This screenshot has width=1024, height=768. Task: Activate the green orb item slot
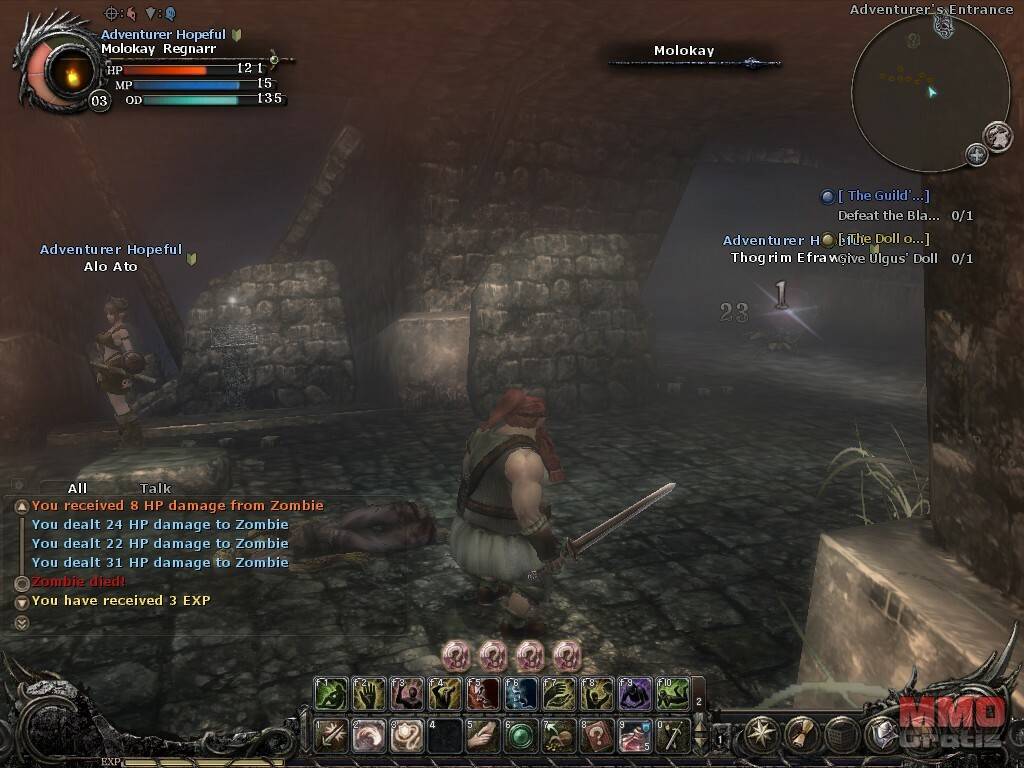point(521,736)
